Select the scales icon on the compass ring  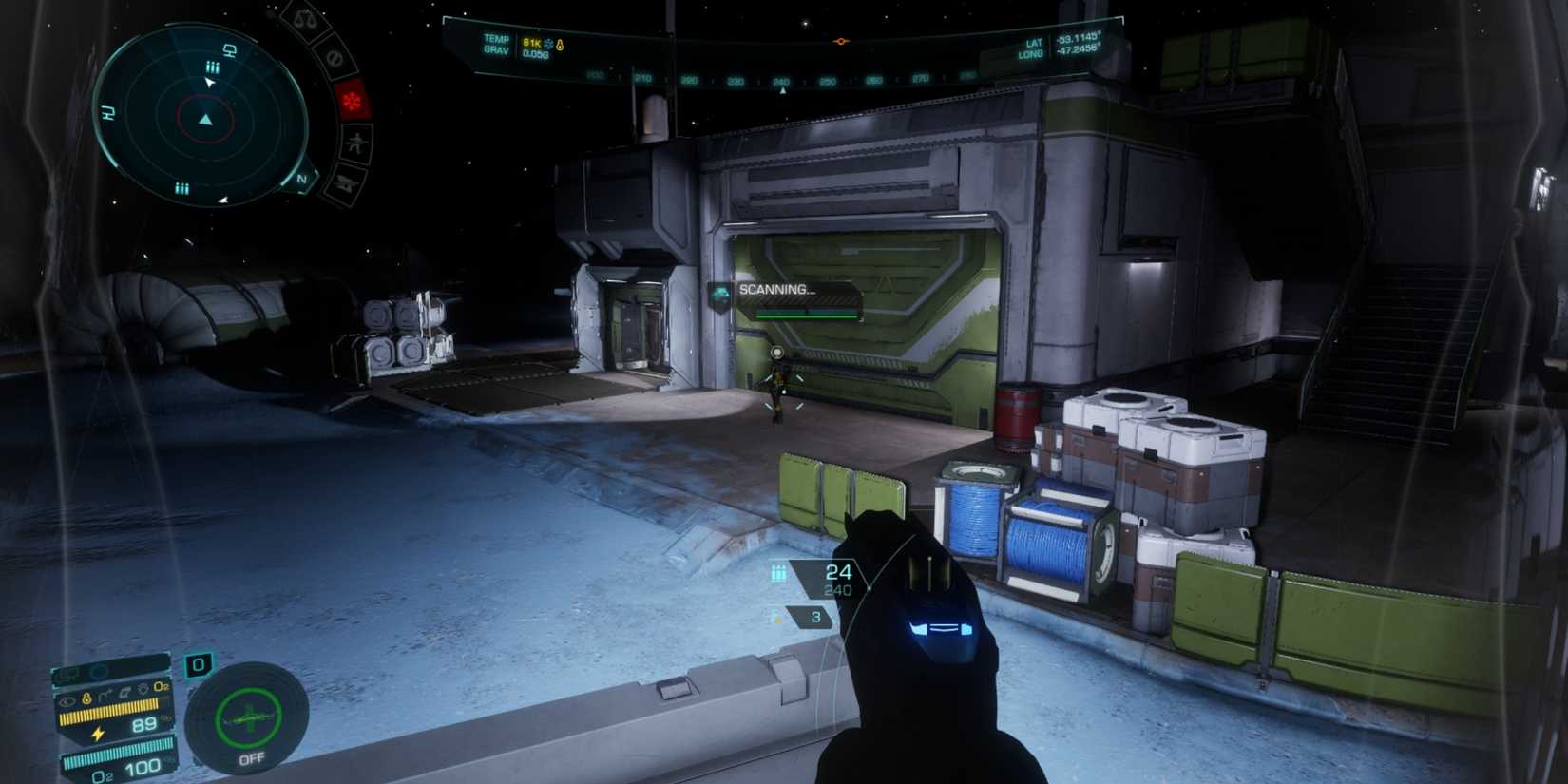click(x=304, y=19)
